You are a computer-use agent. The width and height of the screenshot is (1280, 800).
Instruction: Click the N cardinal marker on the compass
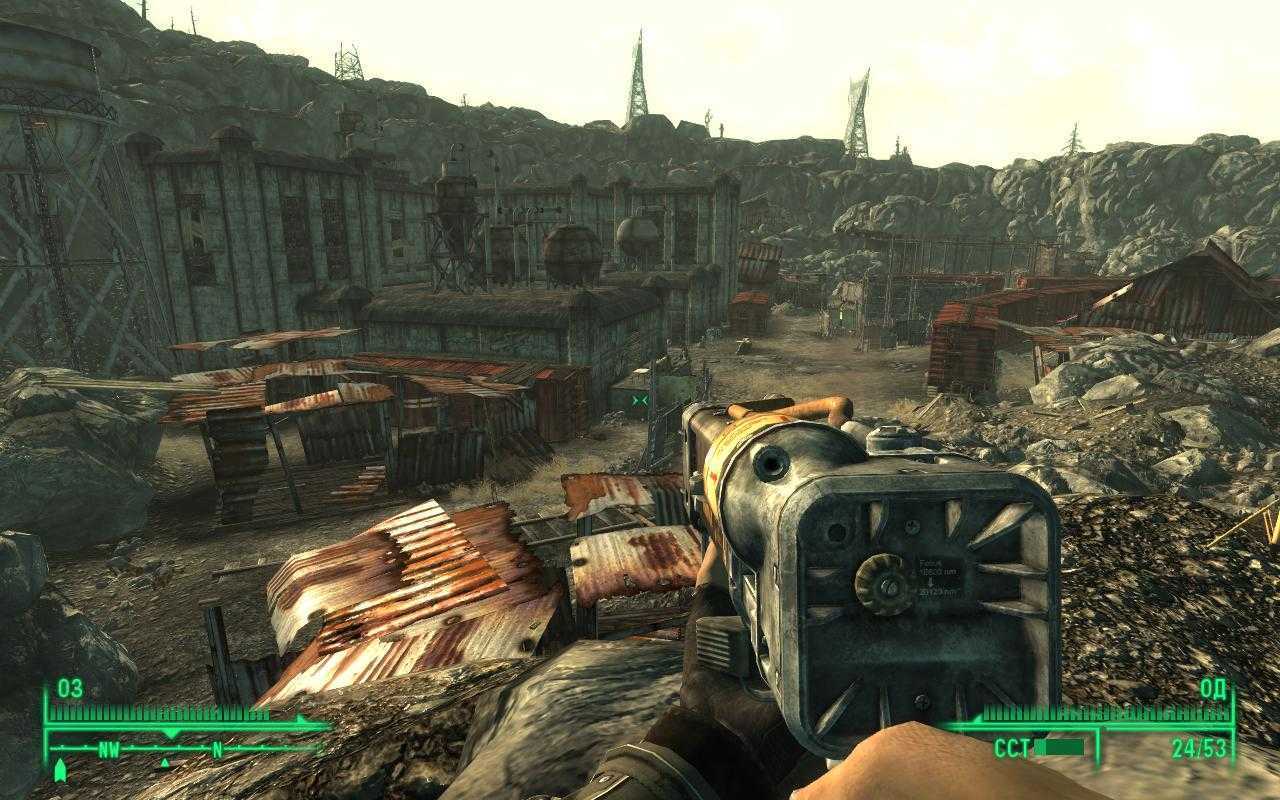point(216,748)
